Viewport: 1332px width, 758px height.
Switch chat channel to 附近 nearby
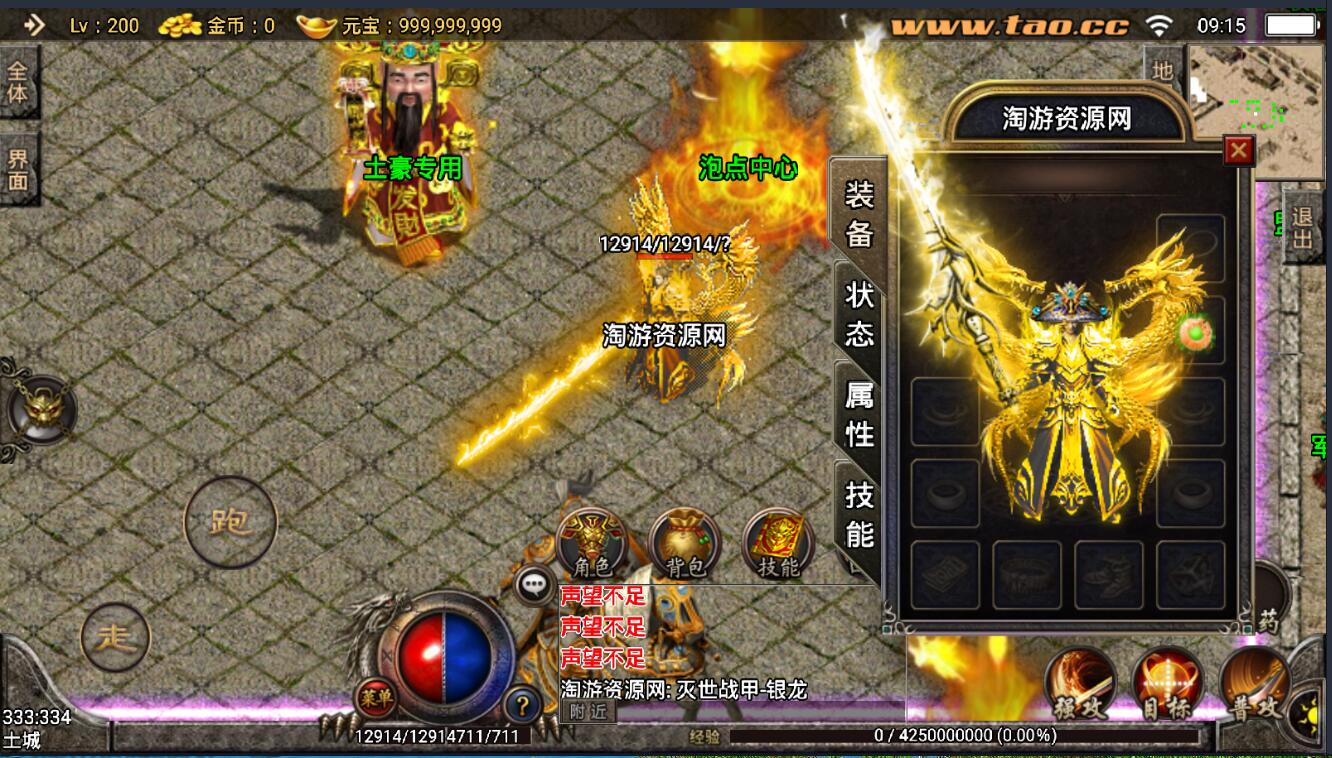588,711
